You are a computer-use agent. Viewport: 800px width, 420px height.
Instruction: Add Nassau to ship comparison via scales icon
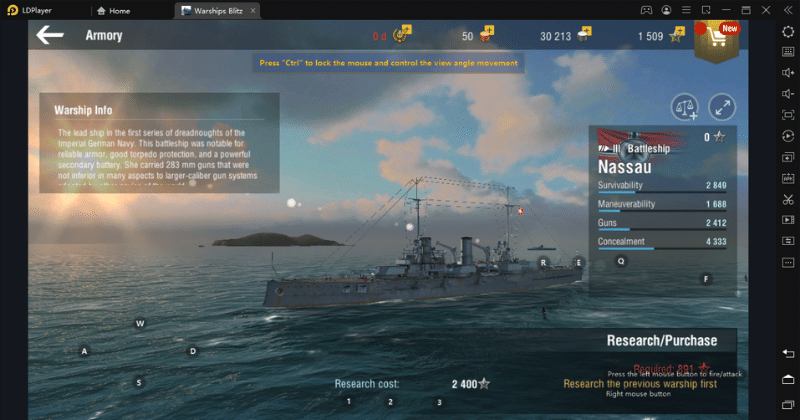click(685, 106)
